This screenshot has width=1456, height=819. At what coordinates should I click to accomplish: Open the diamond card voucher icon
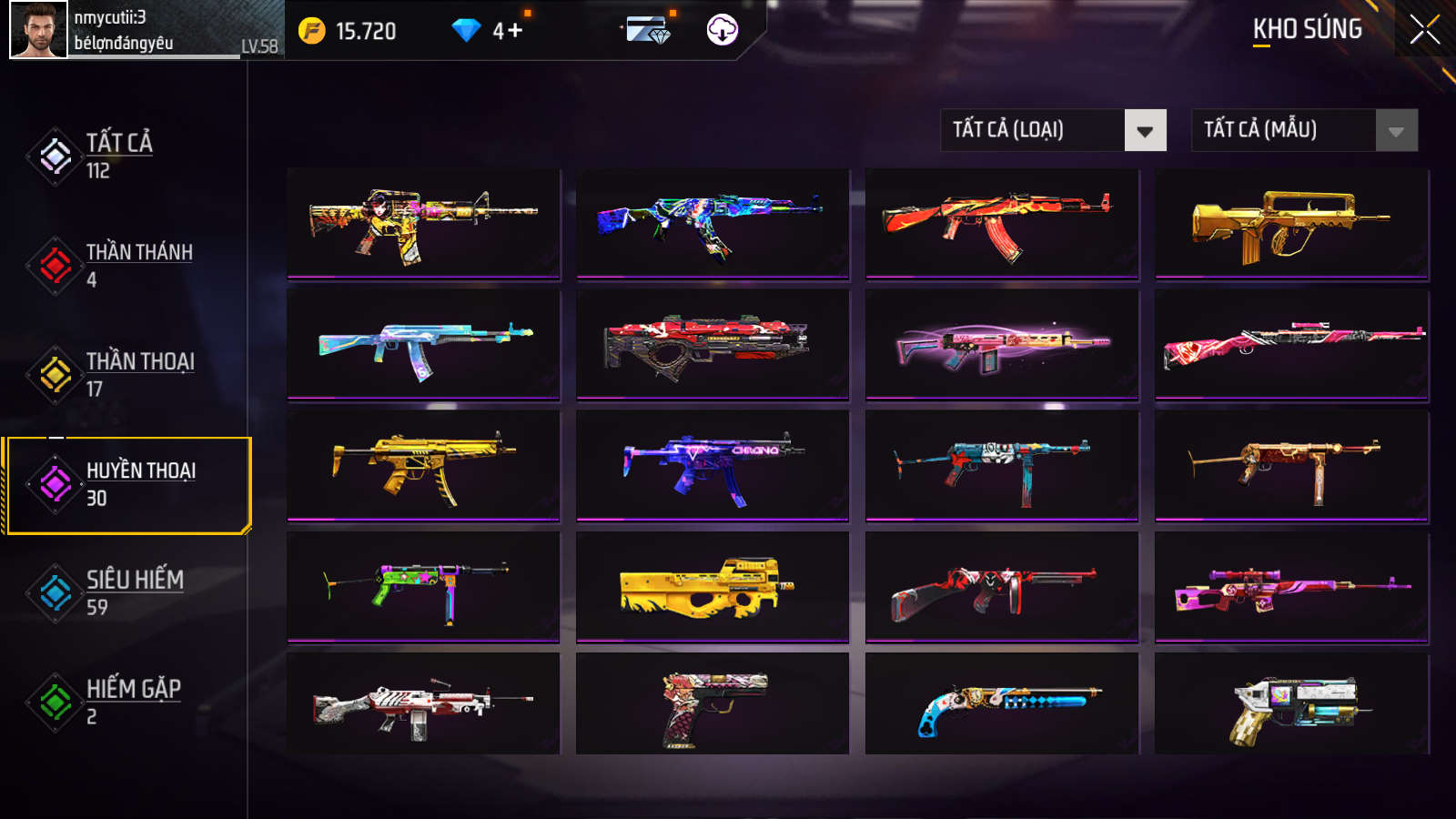(x=649, y=30)
